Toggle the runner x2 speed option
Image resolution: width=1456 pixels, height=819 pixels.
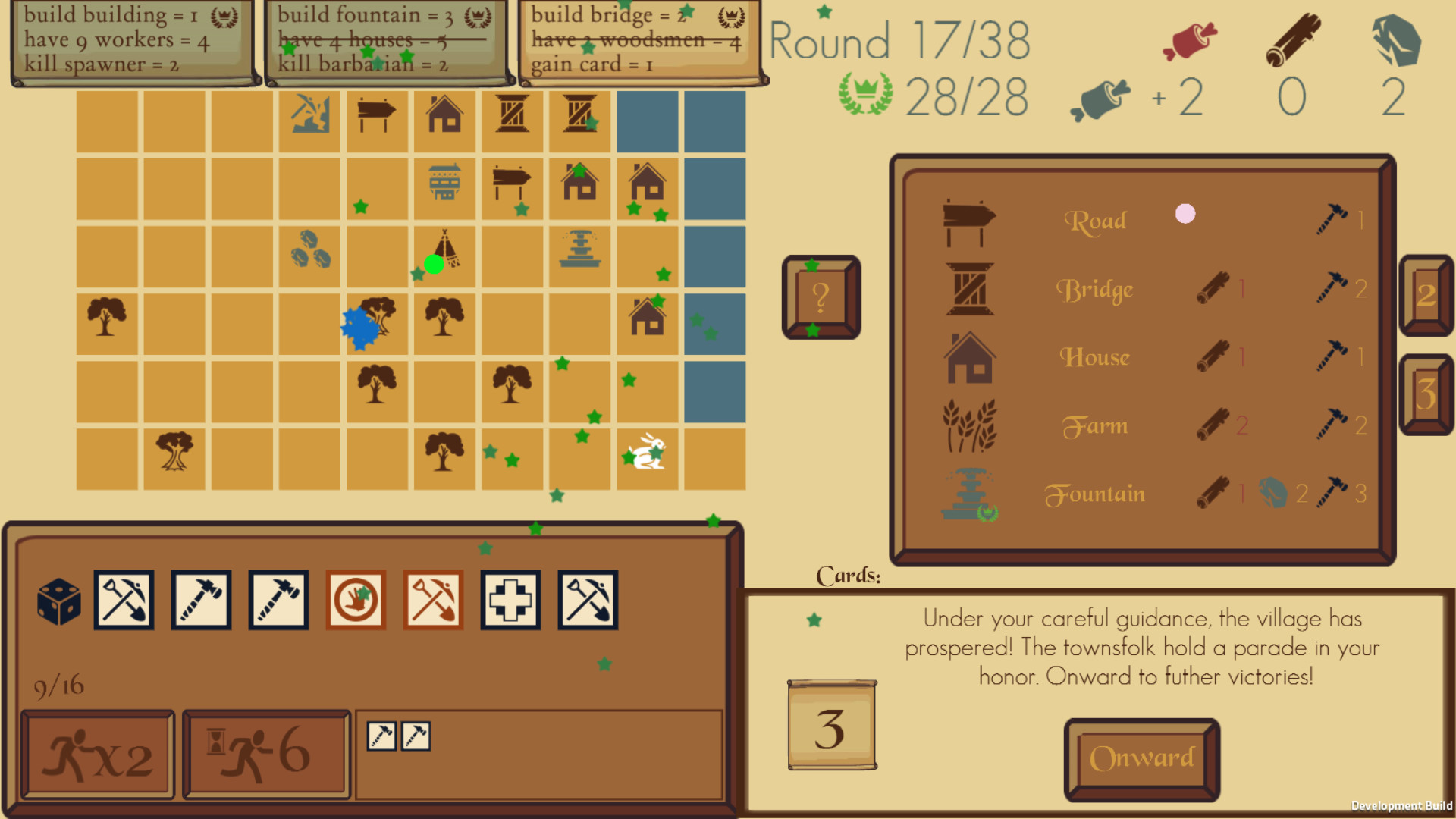[97, 753]
